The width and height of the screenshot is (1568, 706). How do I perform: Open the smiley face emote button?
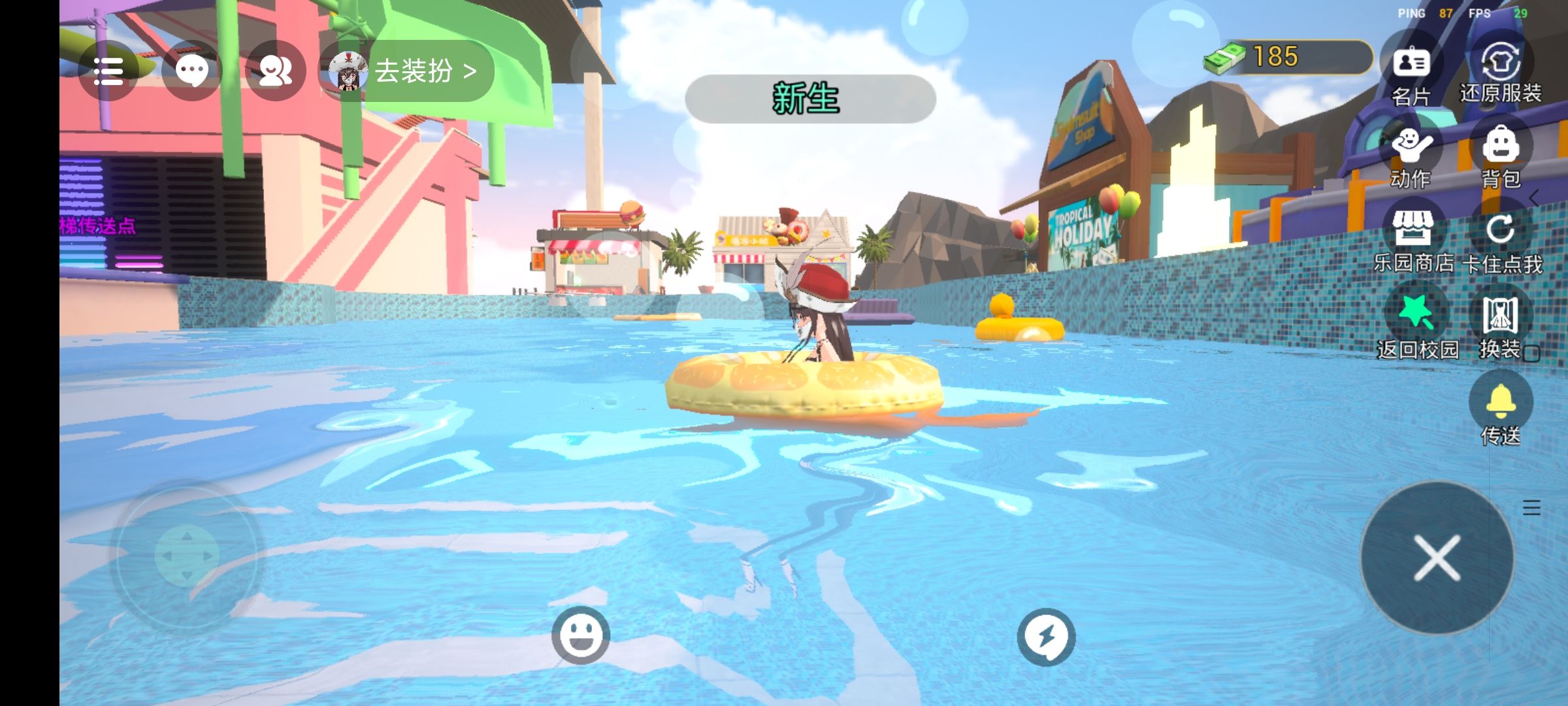coord(580,635)
